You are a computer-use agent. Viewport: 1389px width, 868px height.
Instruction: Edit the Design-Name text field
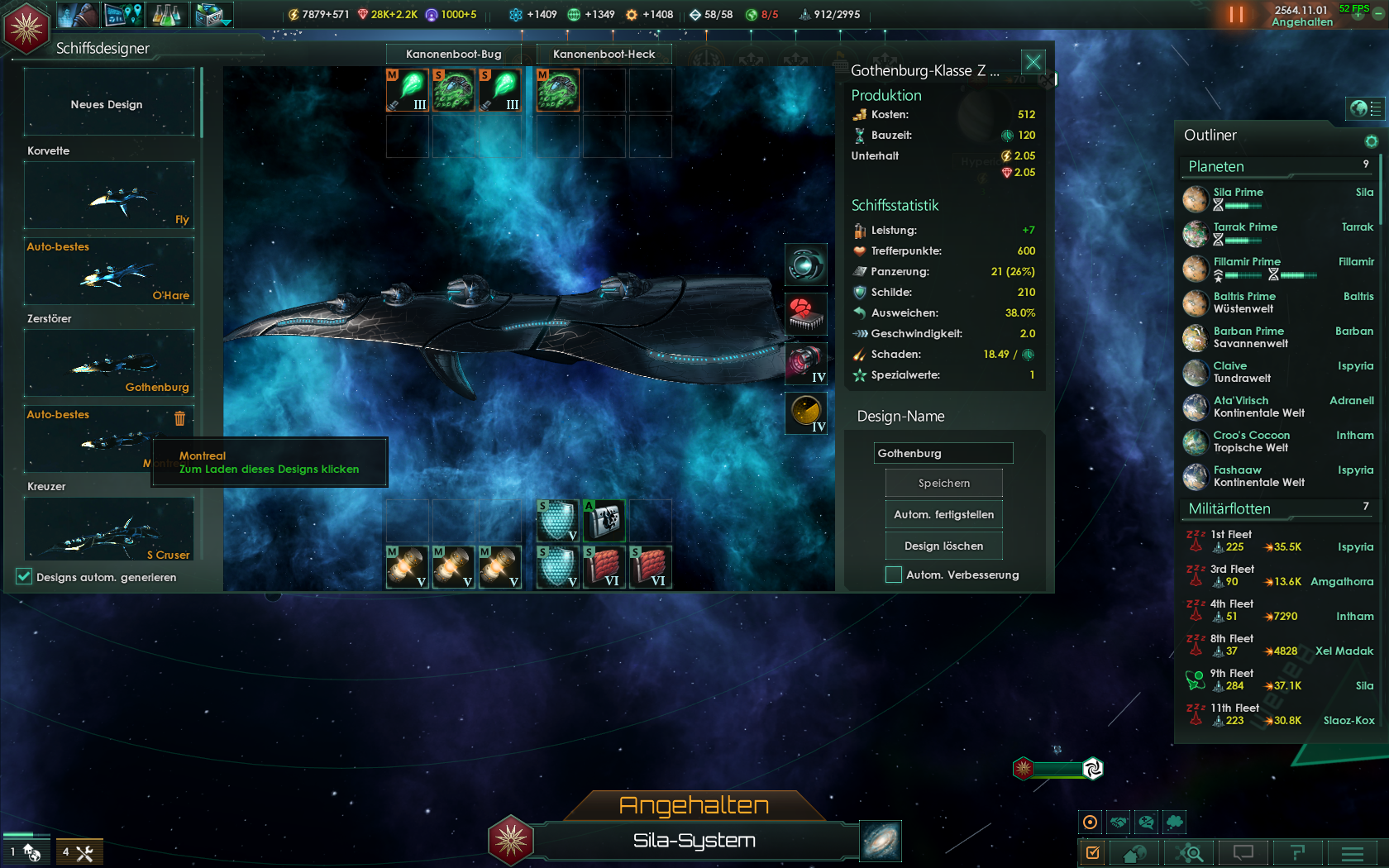(x=943, y=453)
